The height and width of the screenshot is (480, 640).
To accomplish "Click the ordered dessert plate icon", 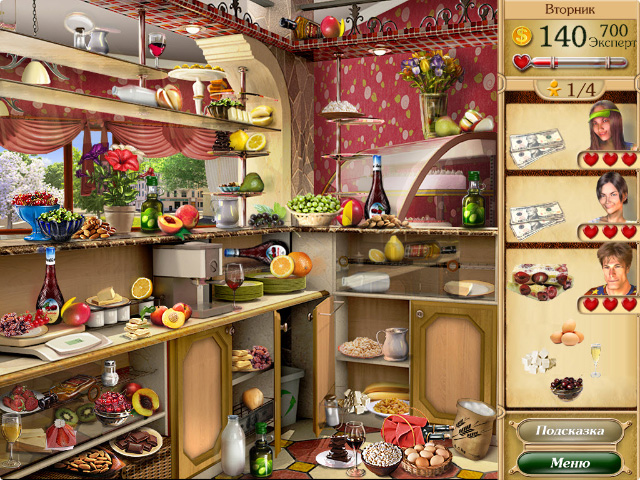I will [x=543, y=280].
